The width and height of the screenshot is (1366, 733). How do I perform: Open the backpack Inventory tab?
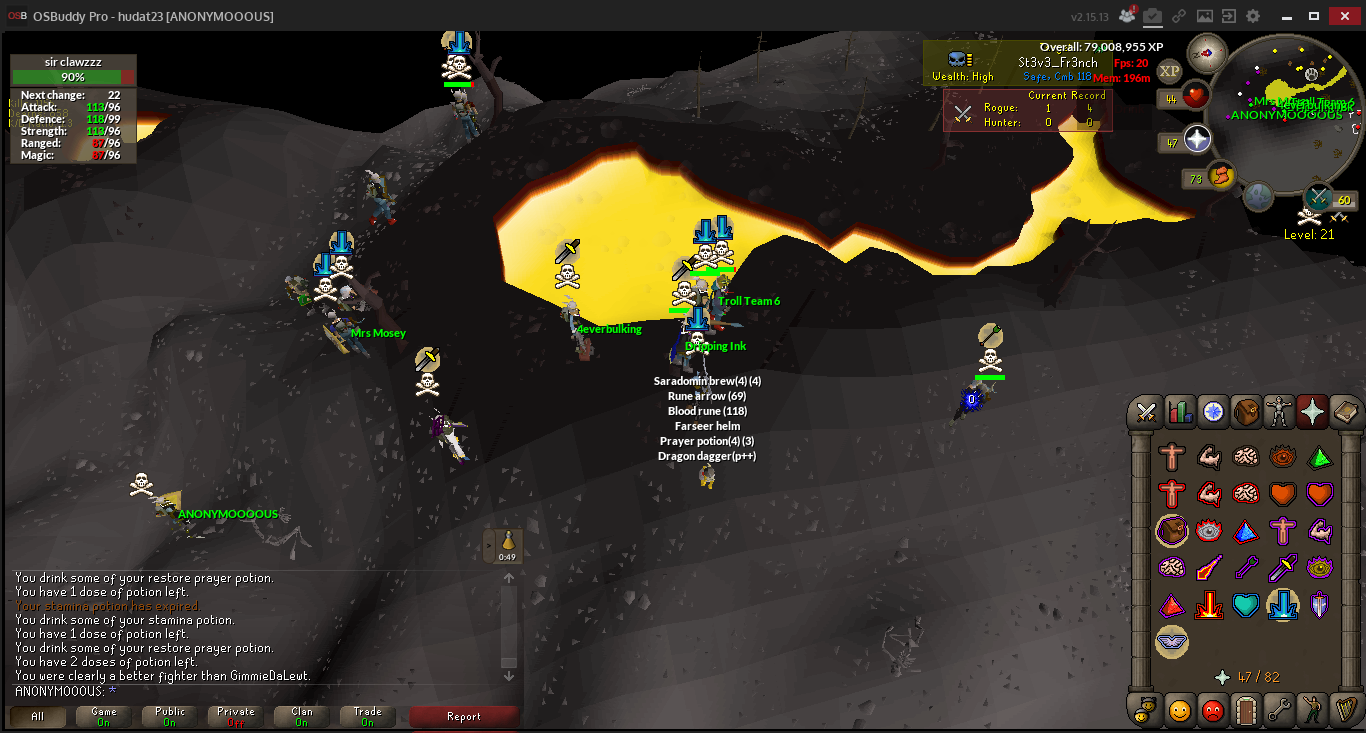1247,412
